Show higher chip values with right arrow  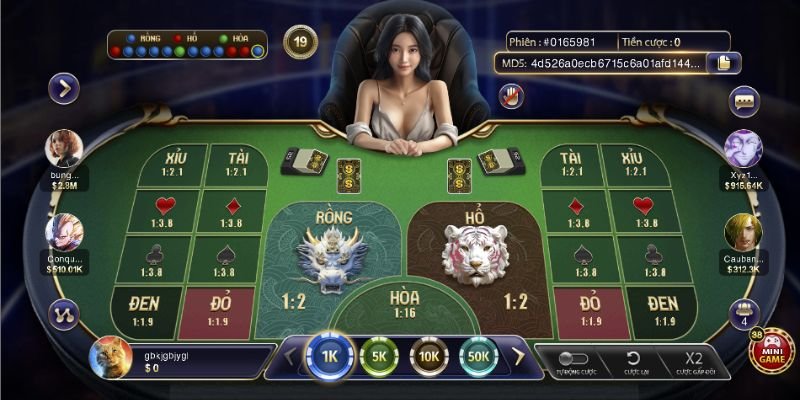tap(518, 355)
